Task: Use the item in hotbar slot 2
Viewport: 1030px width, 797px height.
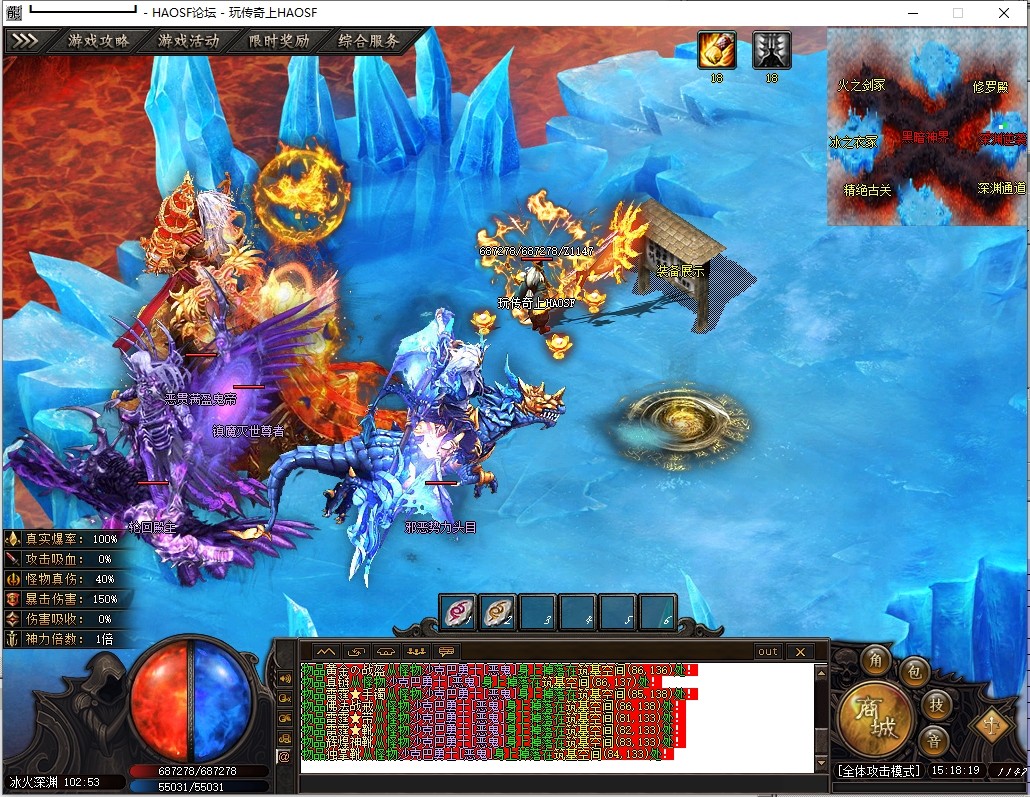Action: coord(498,613)
